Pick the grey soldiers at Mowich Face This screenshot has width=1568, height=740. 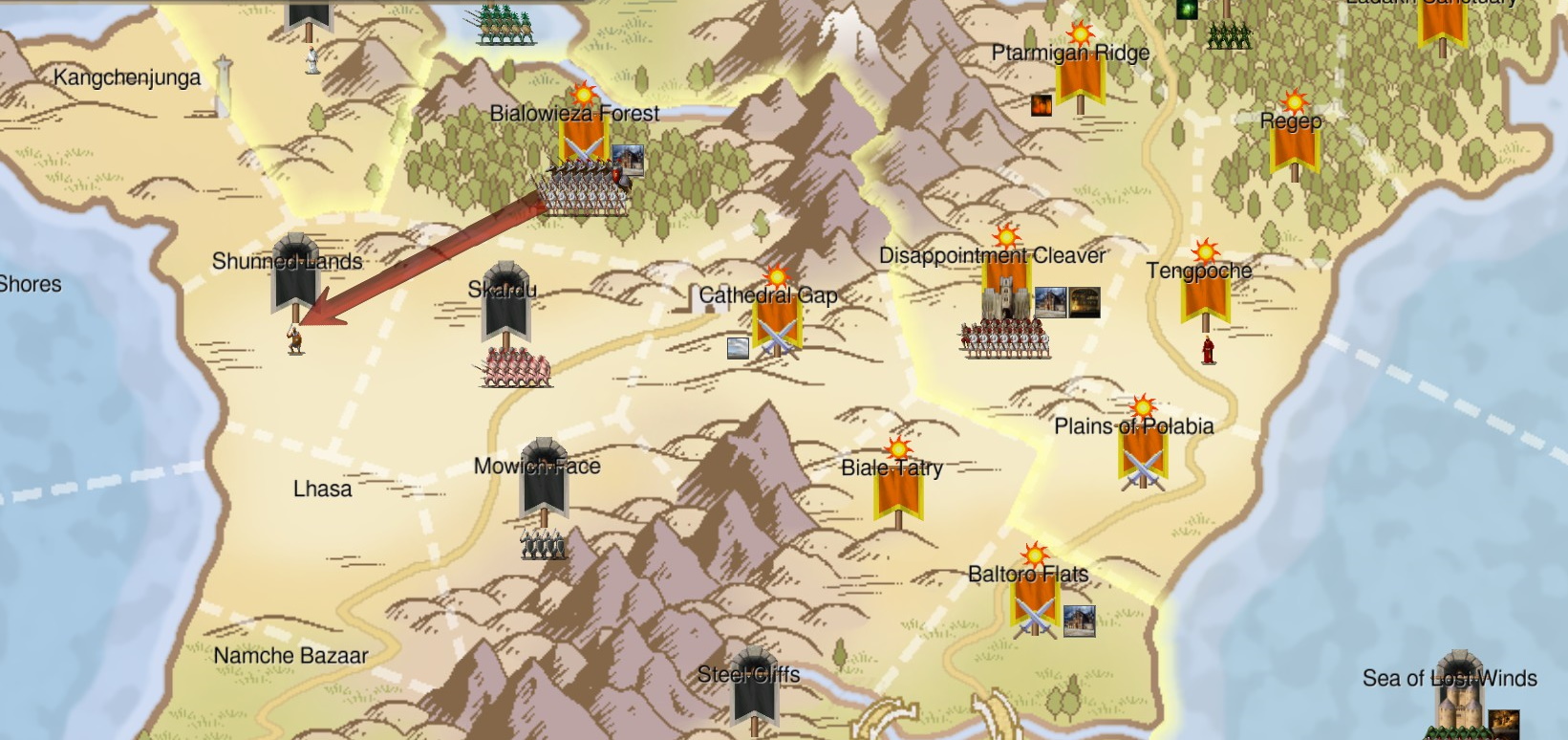click(x=544, y=545)
